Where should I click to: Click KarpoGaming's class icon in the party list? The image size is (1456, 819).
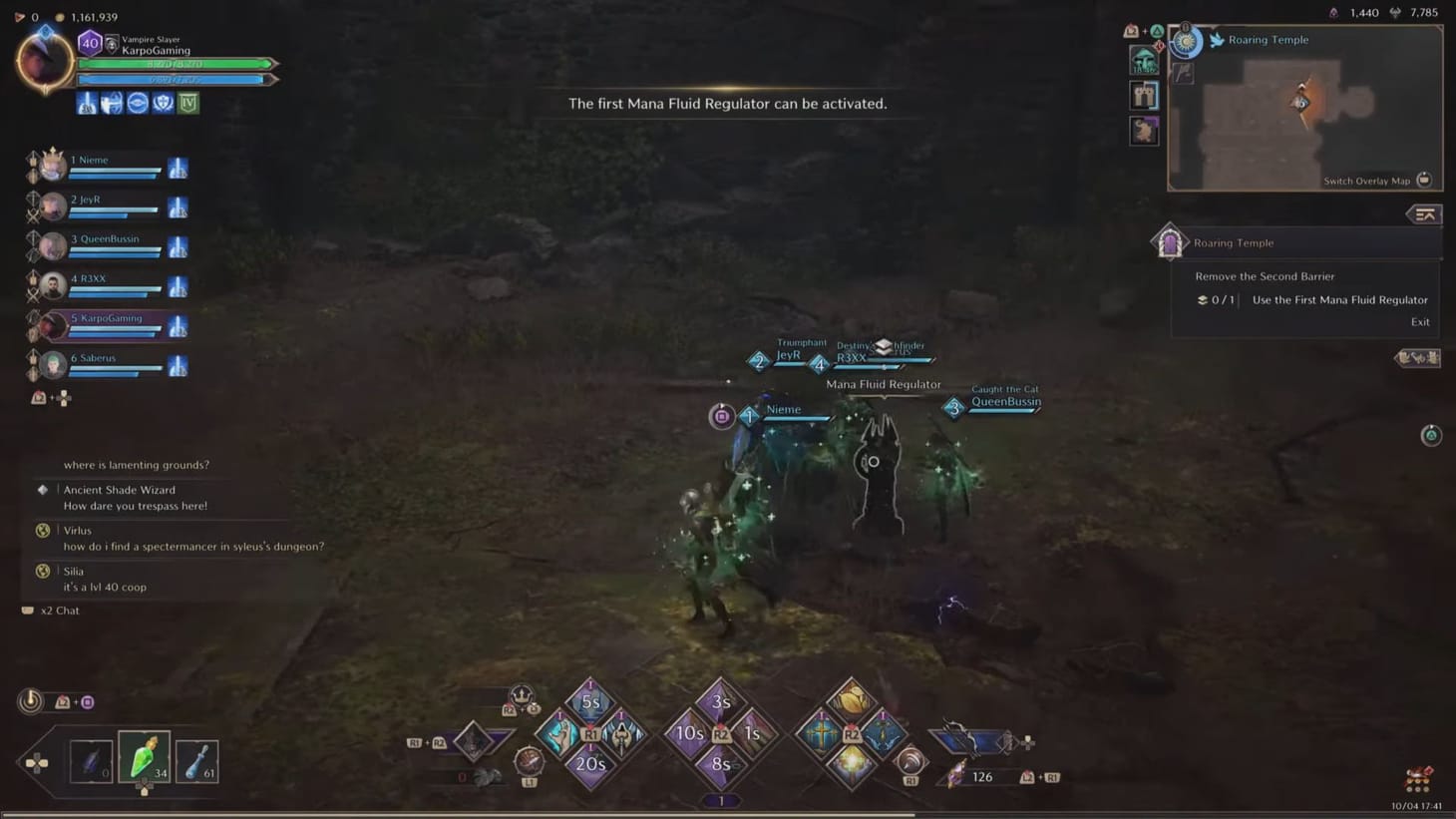178,324
